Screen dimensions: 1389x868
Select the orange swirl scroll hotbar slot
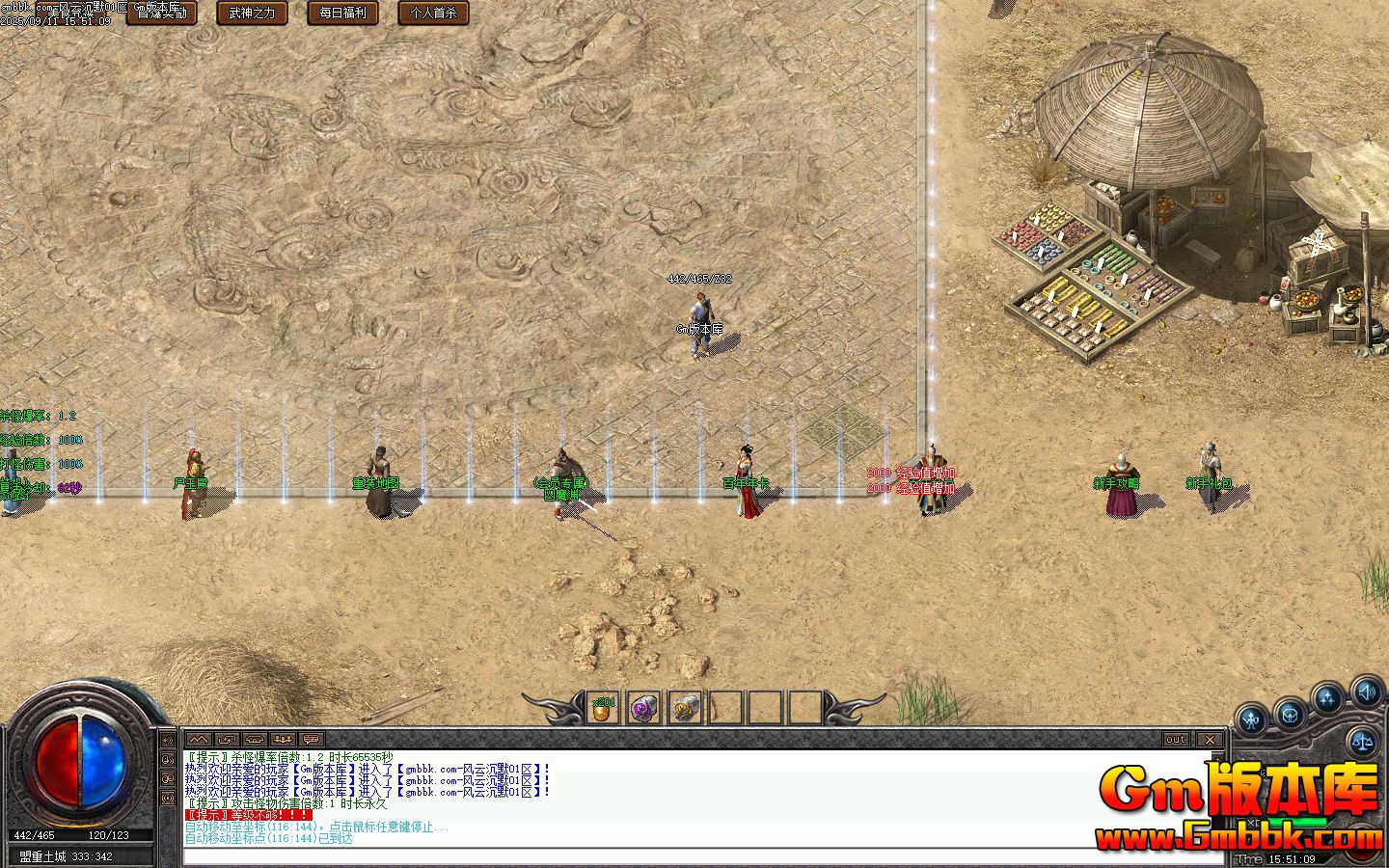coord(685,709)
